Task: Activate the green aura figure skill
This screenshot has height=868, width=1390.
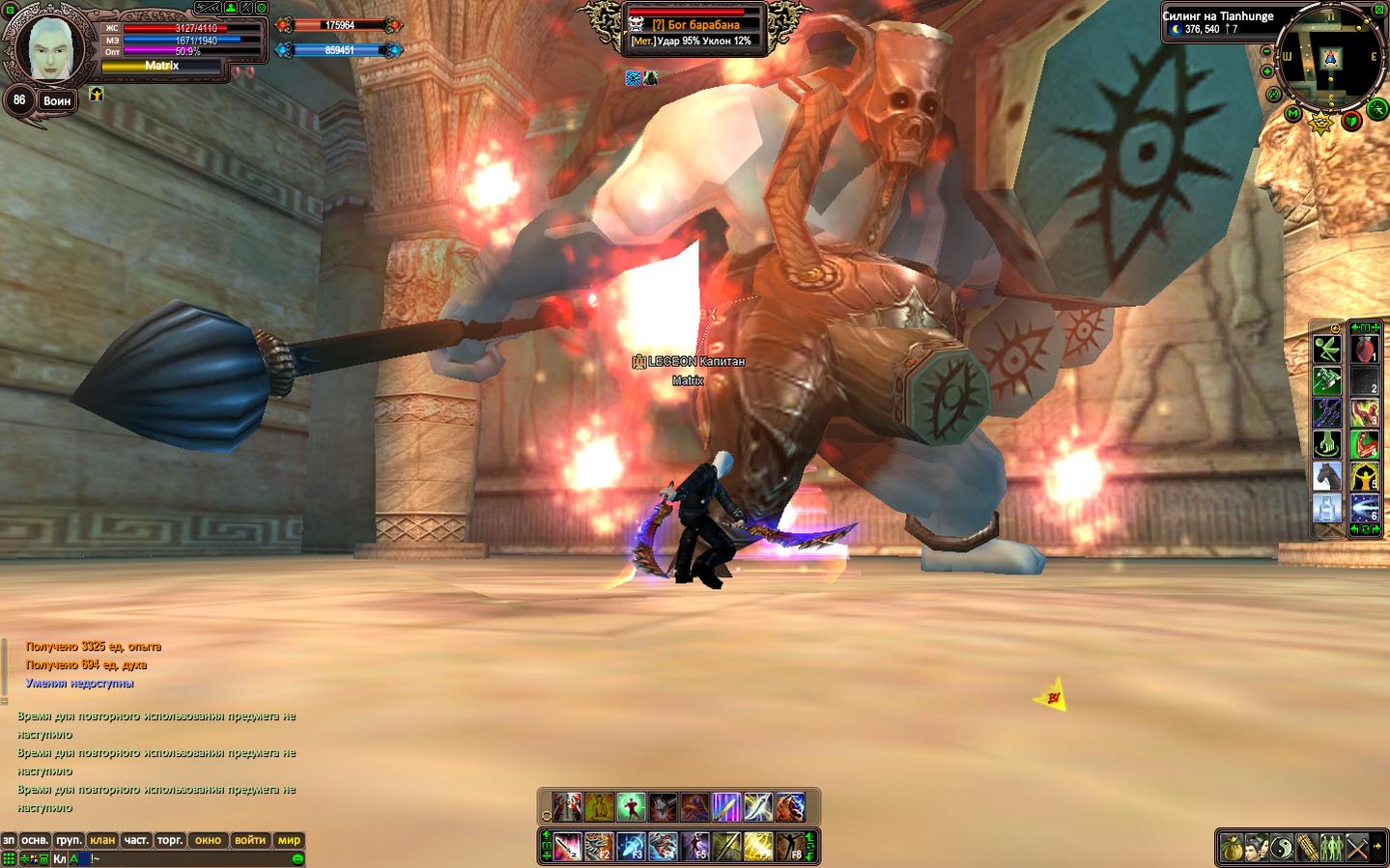Action: pos(631,806)
